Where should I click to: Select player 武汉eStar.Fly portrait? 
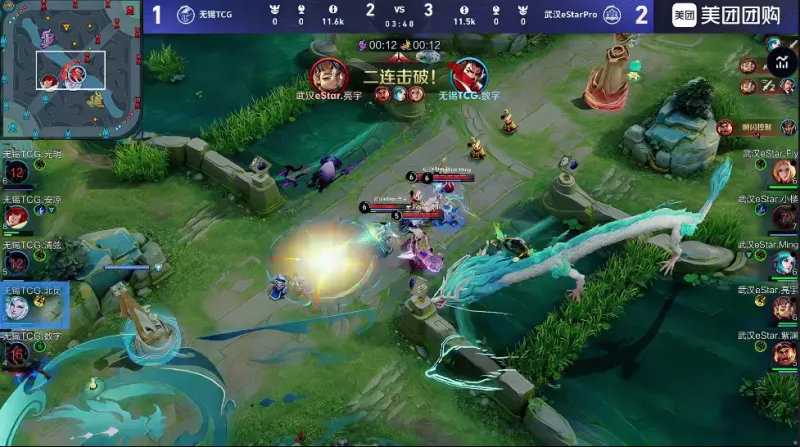[x=783, y=172]
